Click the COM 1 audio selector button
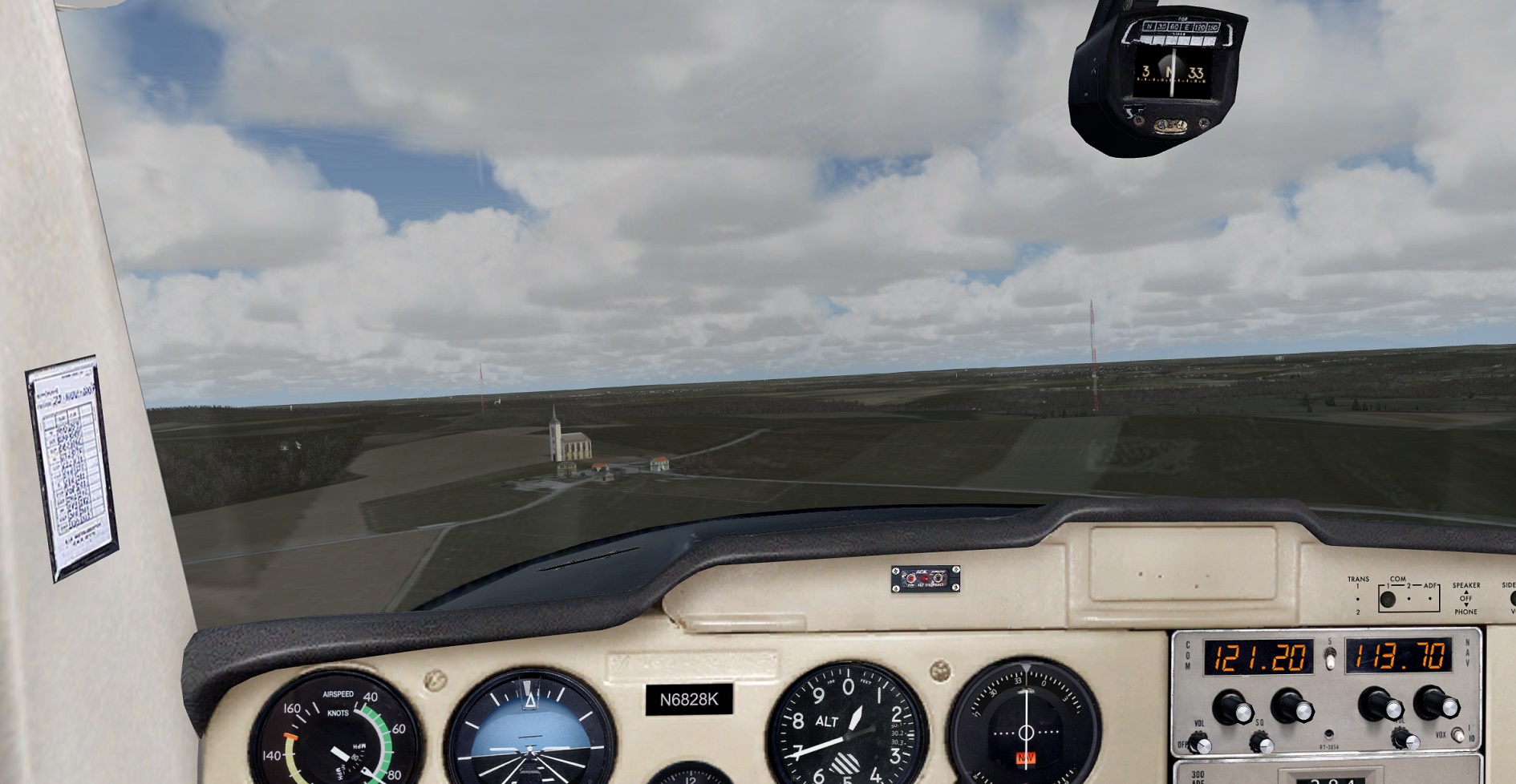The height and width of the screenshot is (784, 1516). [x=1388, y=599]
